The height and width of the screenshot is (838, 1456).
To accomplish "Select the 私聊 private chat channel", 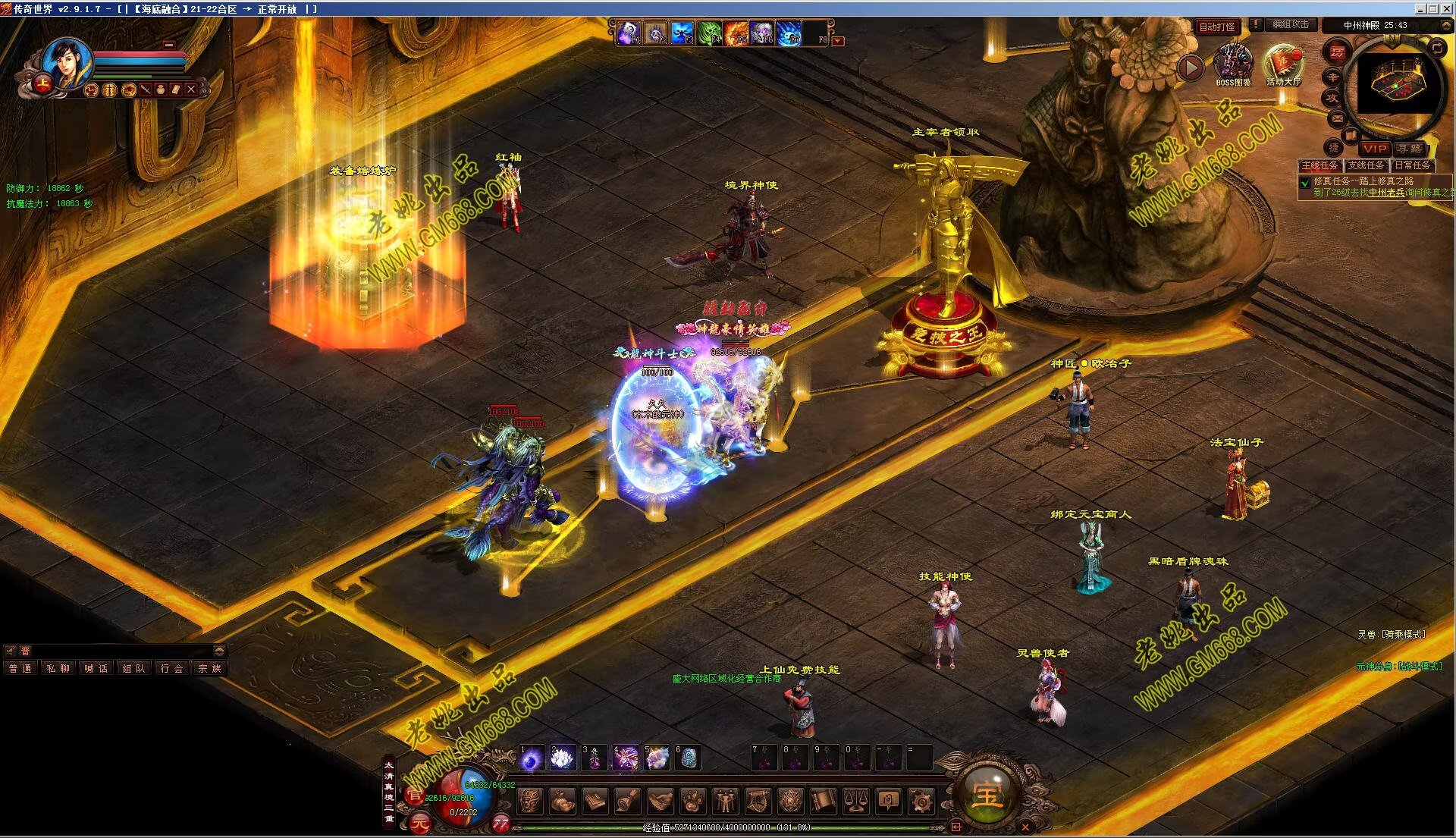I will tap(58, 668).
